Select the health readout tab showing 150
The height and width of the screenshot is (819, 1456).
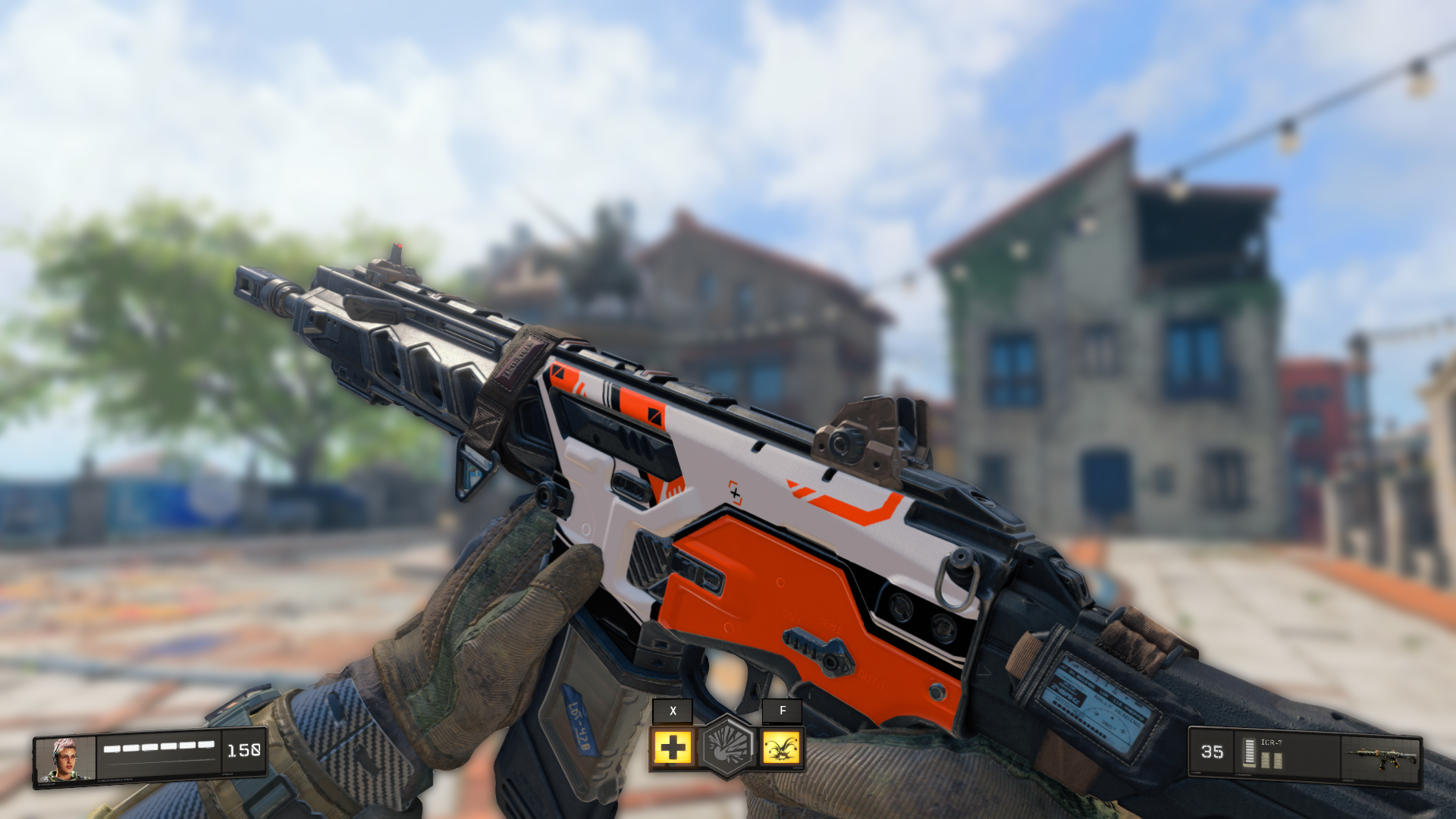click(244, 752)
